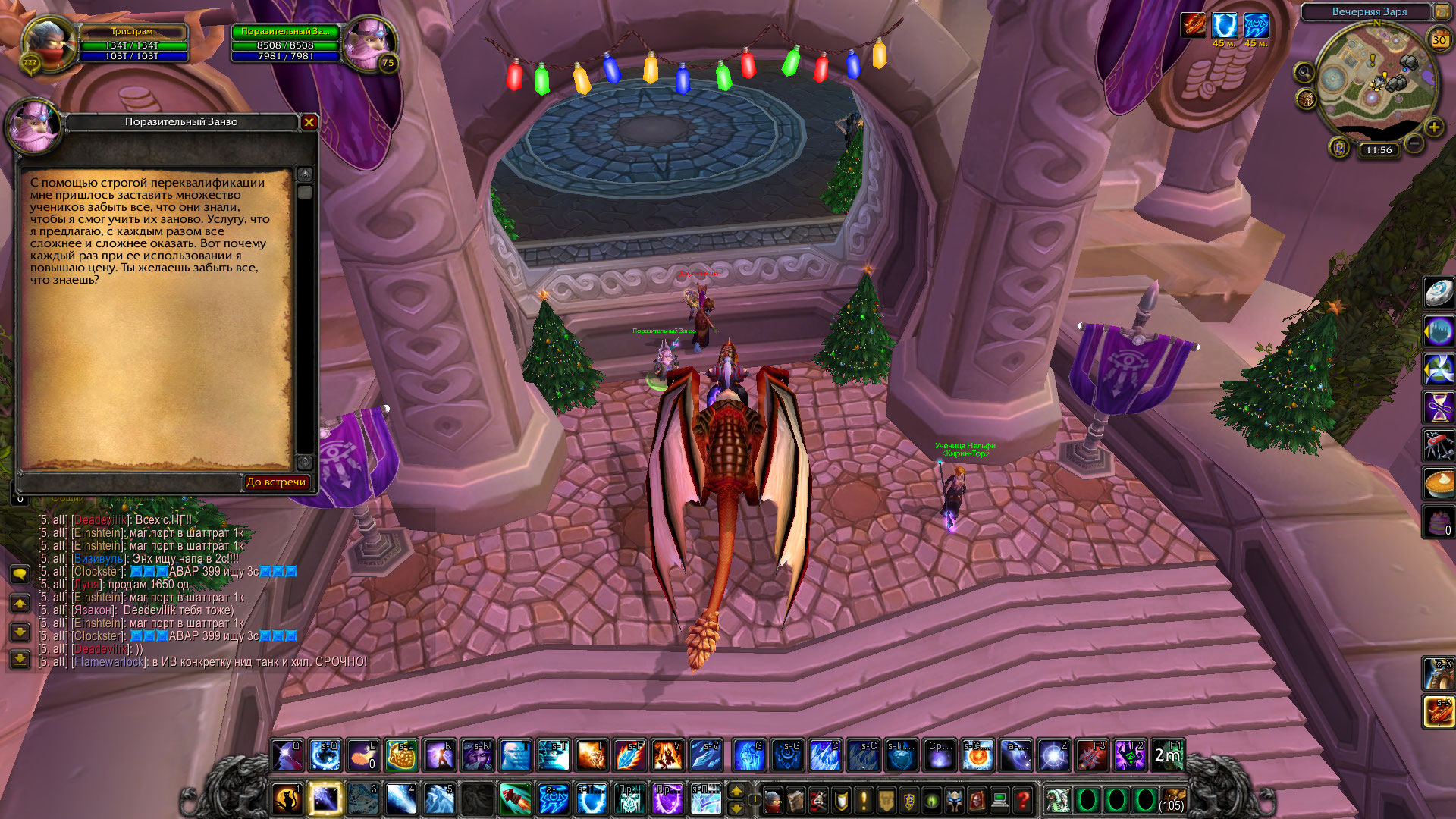Zoom out the minimap with minus button
Image resolution: width=1456 pixels, height=819 pixels.
pyautogui.click(x=1414, y=143)
